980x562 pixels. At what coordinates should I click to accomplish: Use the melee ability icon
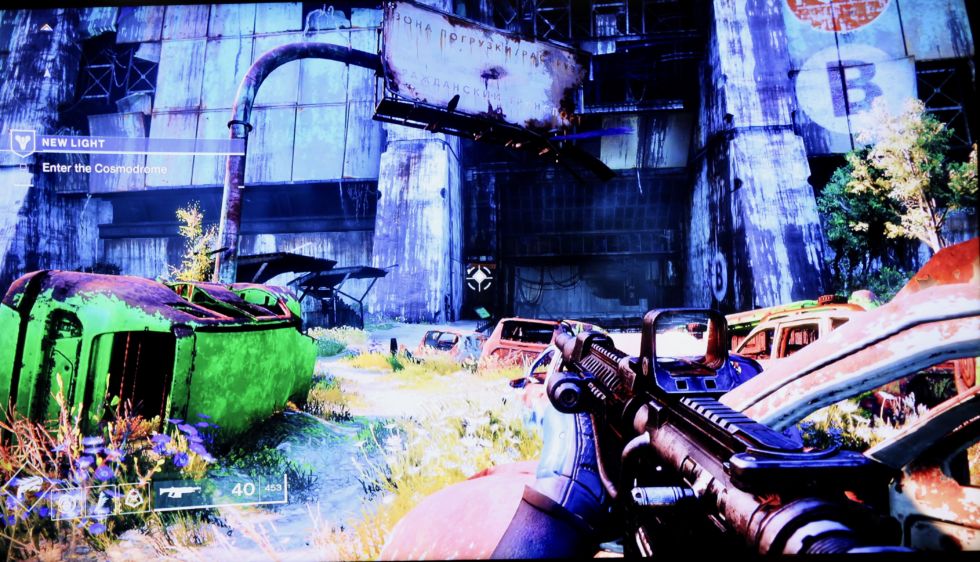[x=101, y=499]
